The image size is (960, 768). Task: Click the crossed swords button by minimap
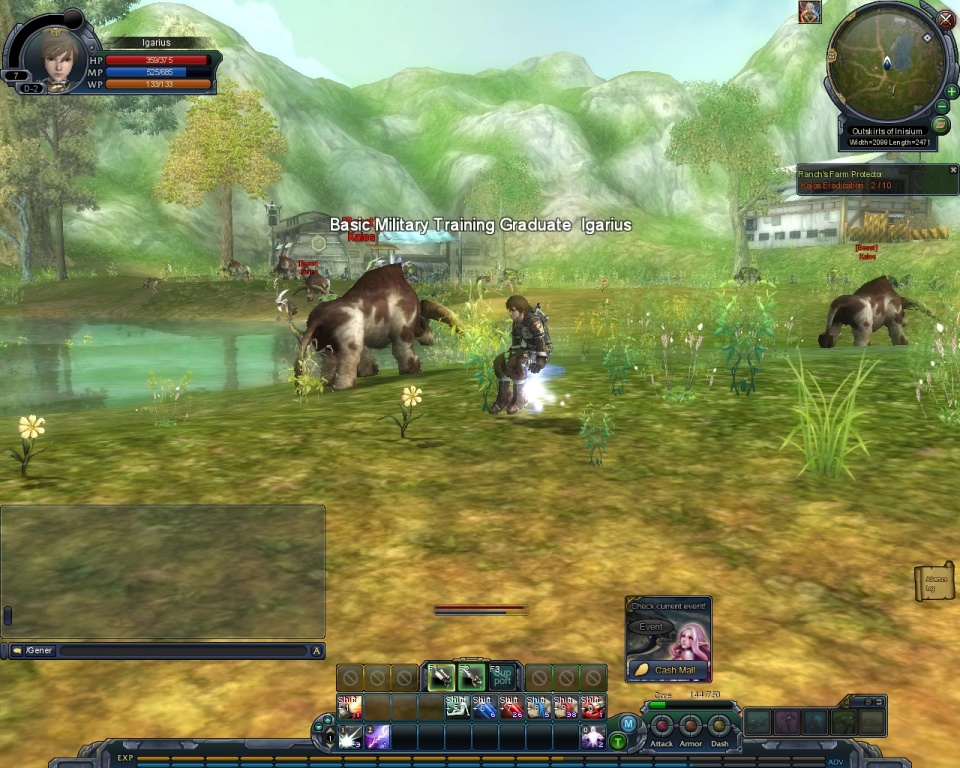(946, 18)
